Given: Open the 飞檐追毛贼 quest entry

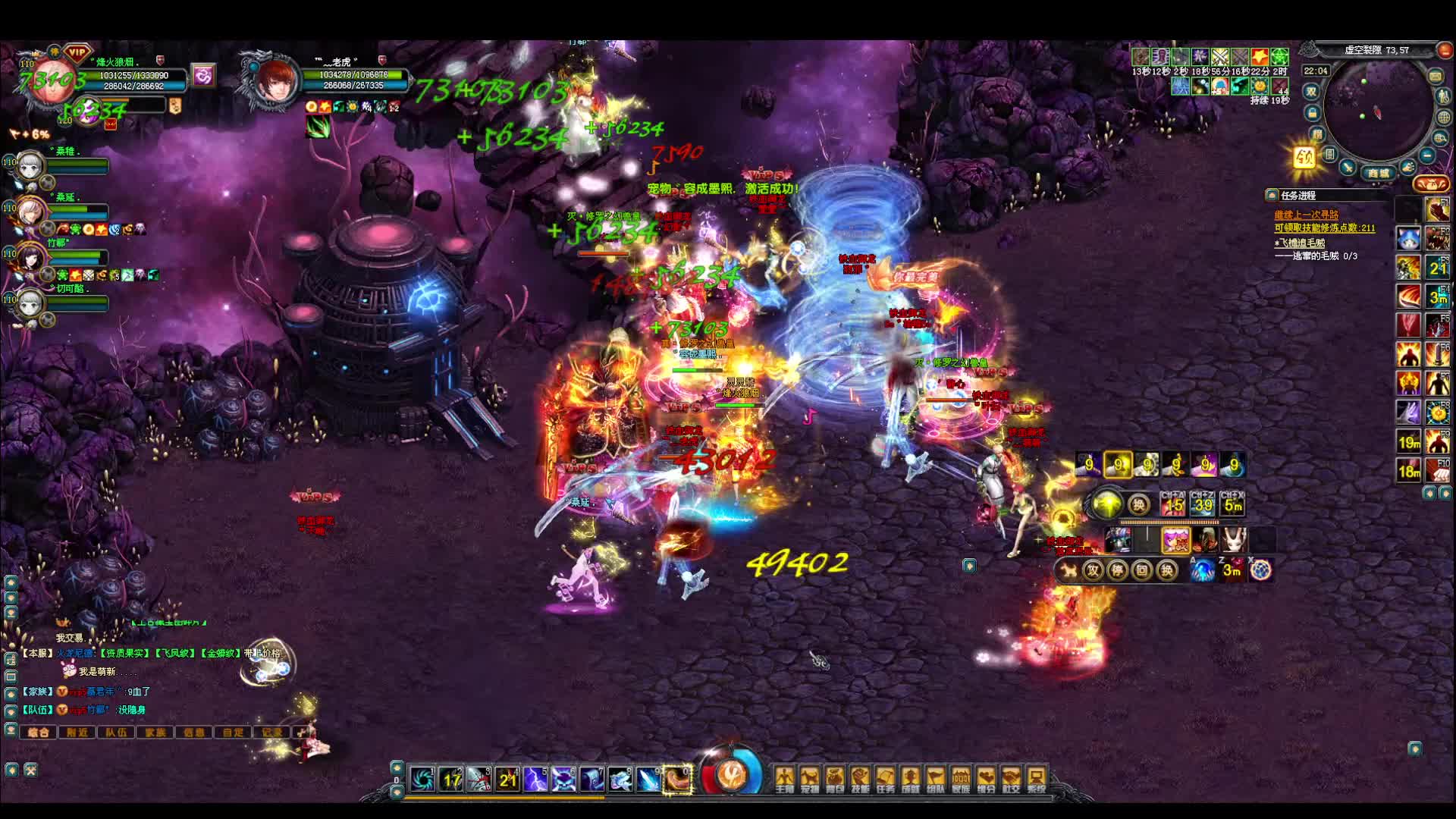Looking at the screenshot, I should [1303, 243].
